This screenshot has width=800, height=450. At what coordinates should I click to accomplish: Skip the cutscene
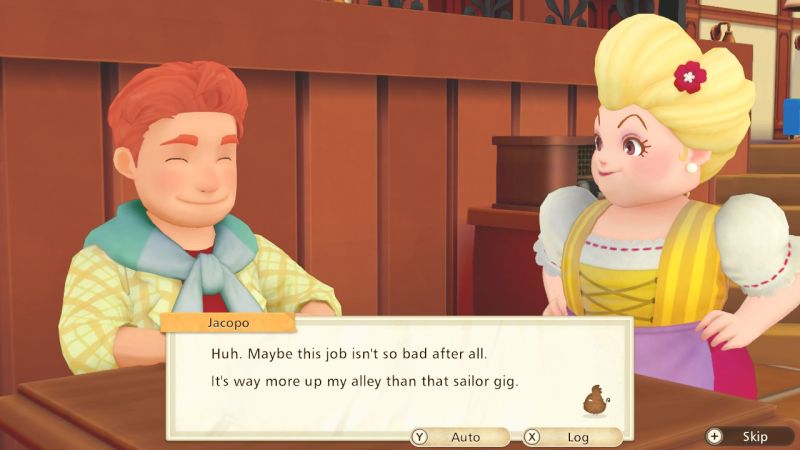tap(744, 436)
